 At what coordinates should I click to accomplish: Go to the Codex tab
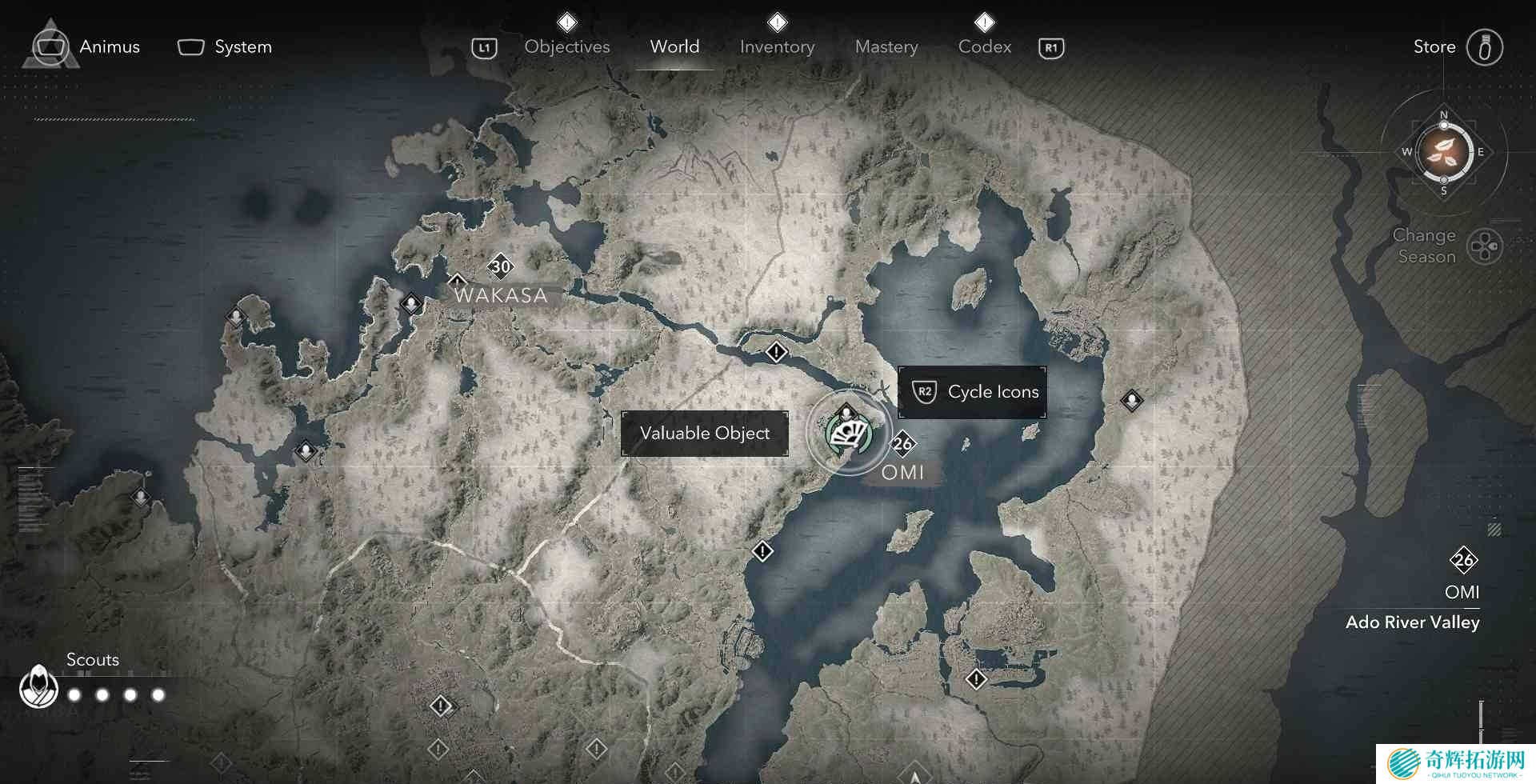click(985, 47)
